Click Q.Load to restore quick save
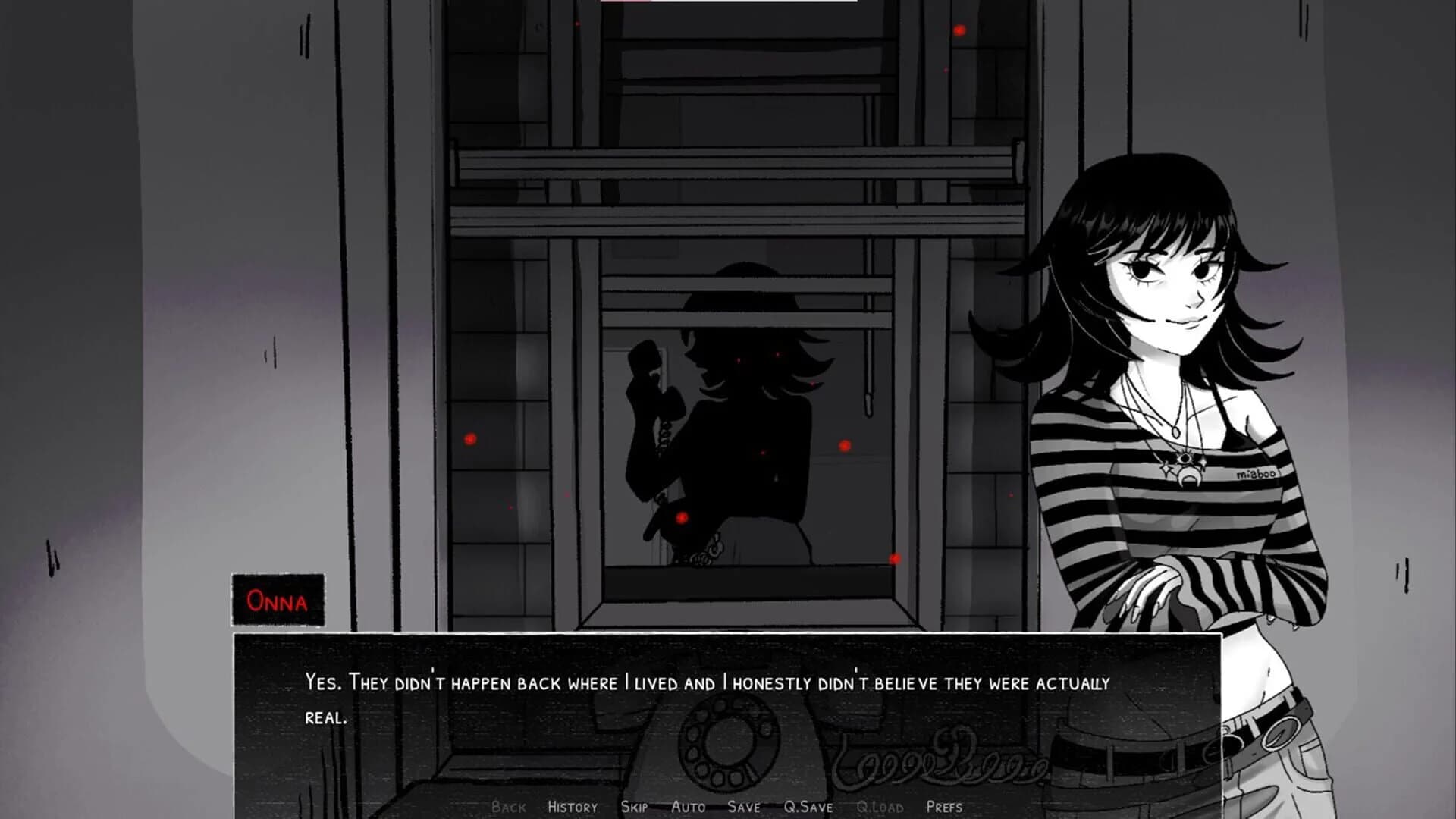1456x819 pixels. tap(880, 808)
